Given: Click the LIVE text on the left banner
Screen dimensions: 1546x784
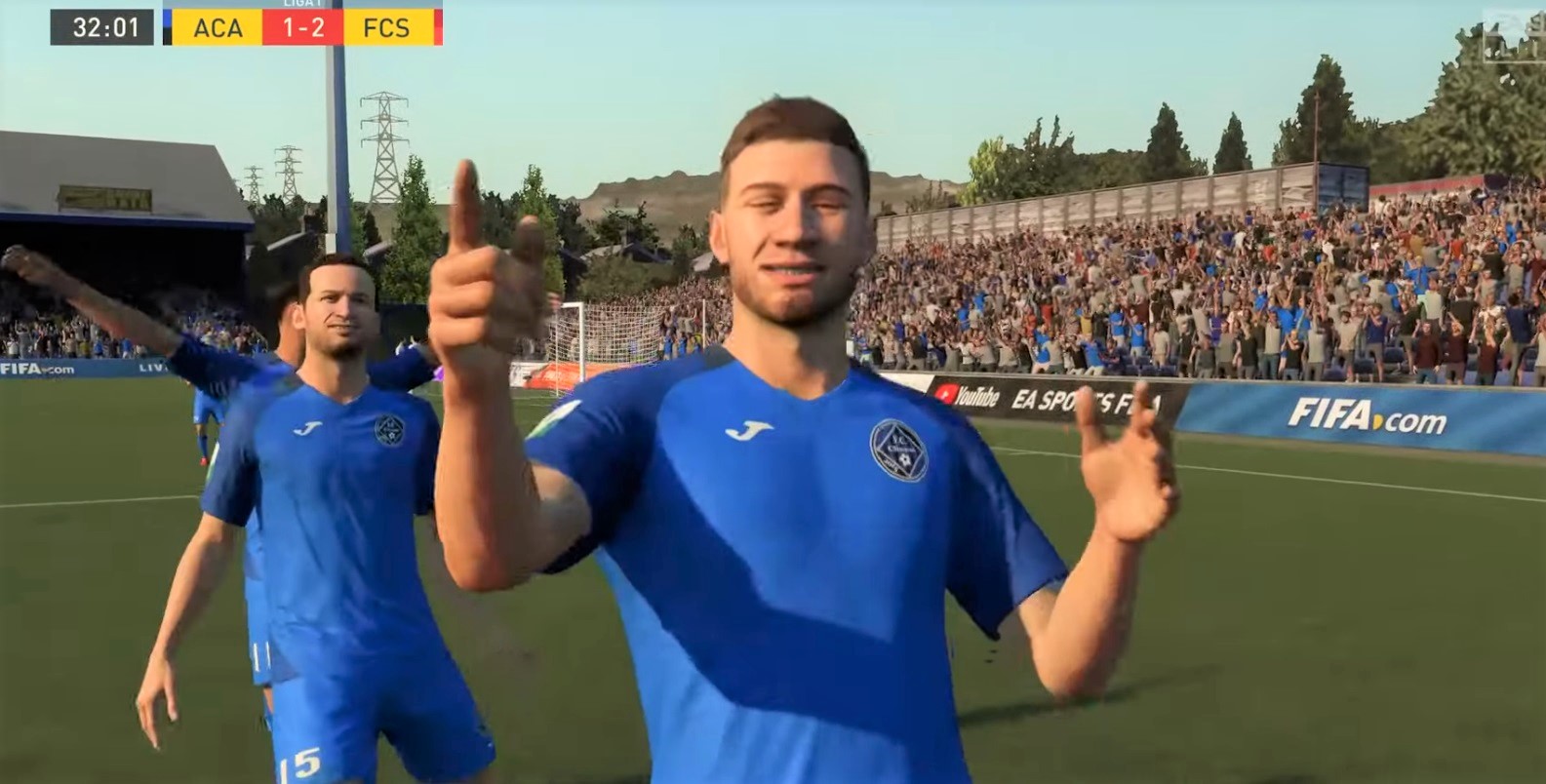Looking at the screenshot, I should pyautogui.click(x=154, y=369).
